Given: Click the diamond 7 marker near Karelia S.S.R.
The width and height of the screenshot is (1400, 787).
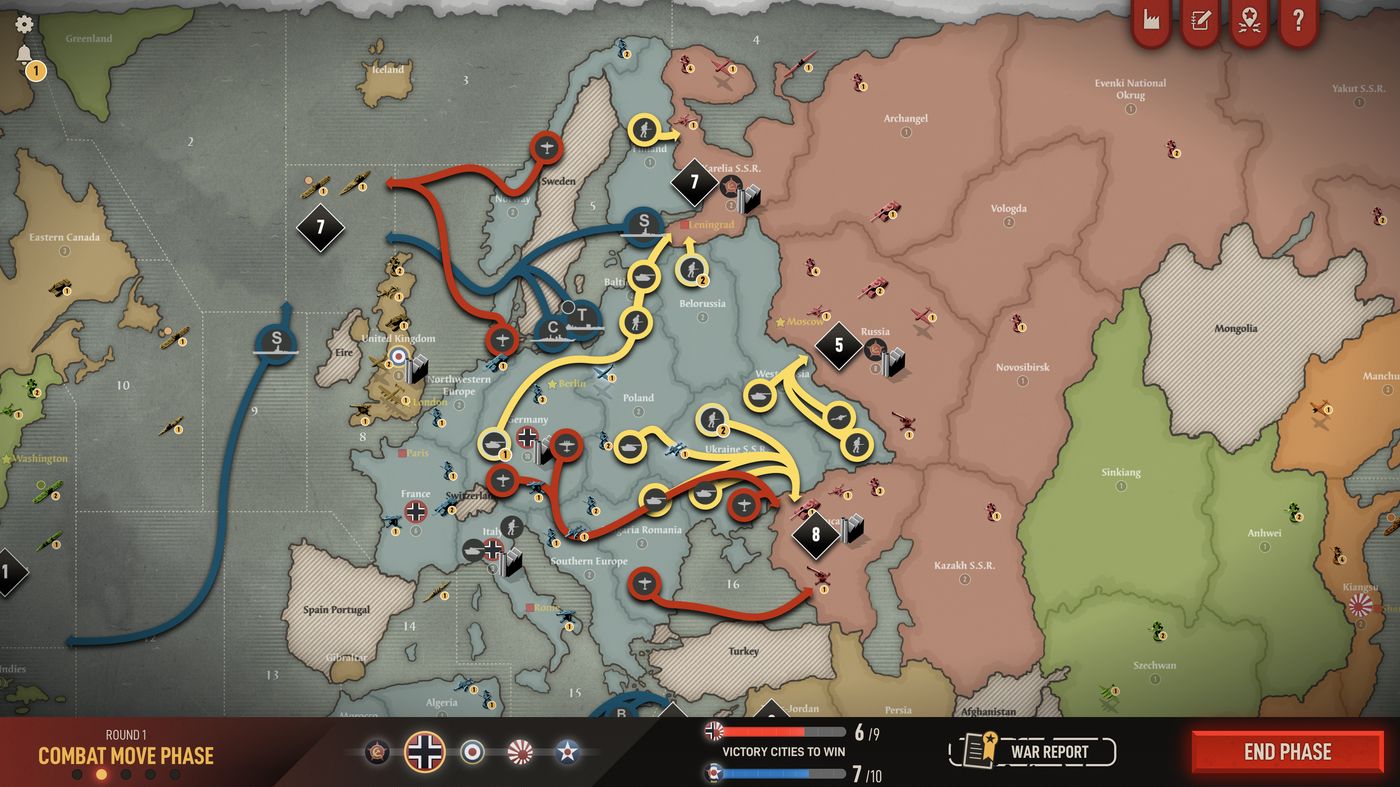Looking at the screenshot, I should tap(694, 183).
